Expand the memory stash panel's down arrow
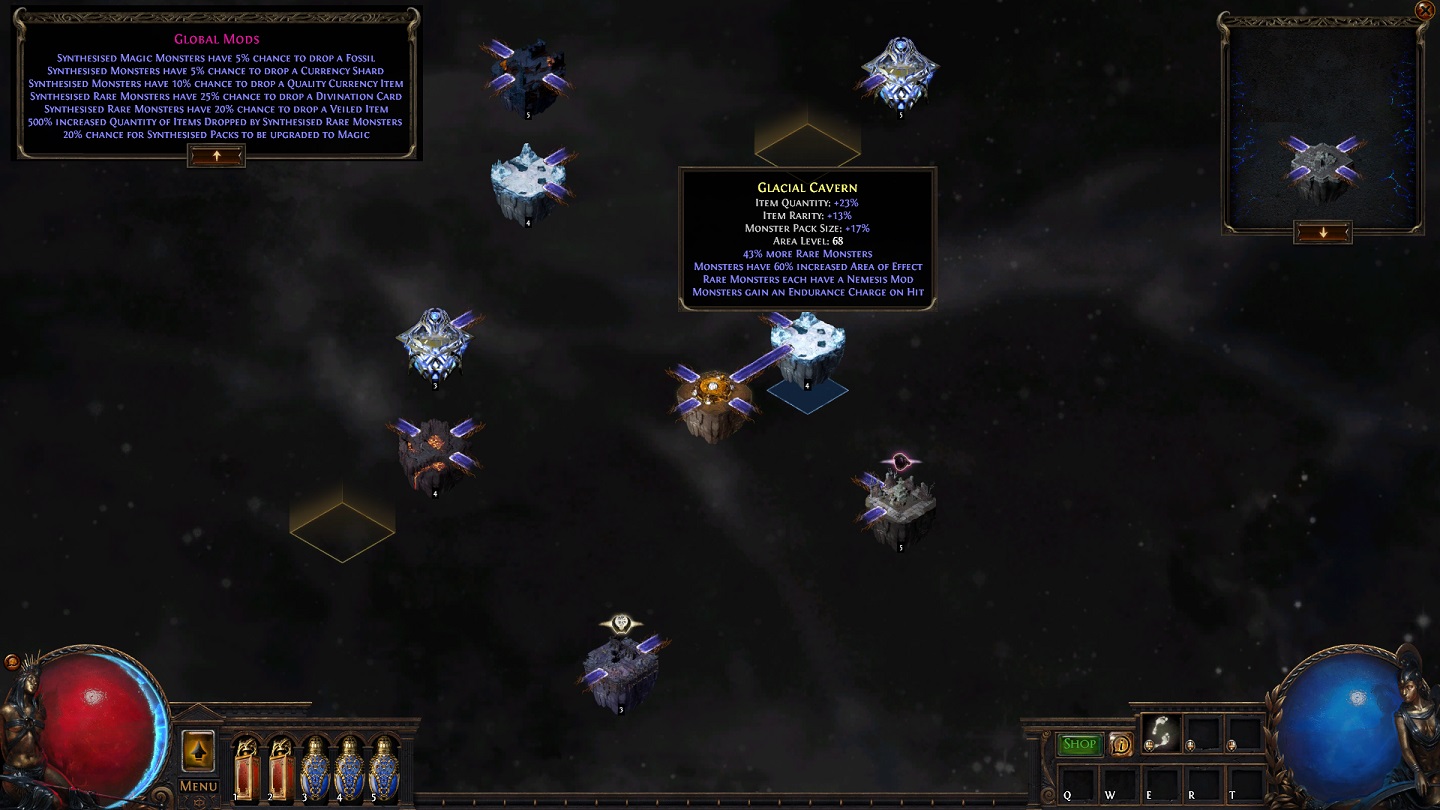1440x810 pixels. coord(1322,233)
